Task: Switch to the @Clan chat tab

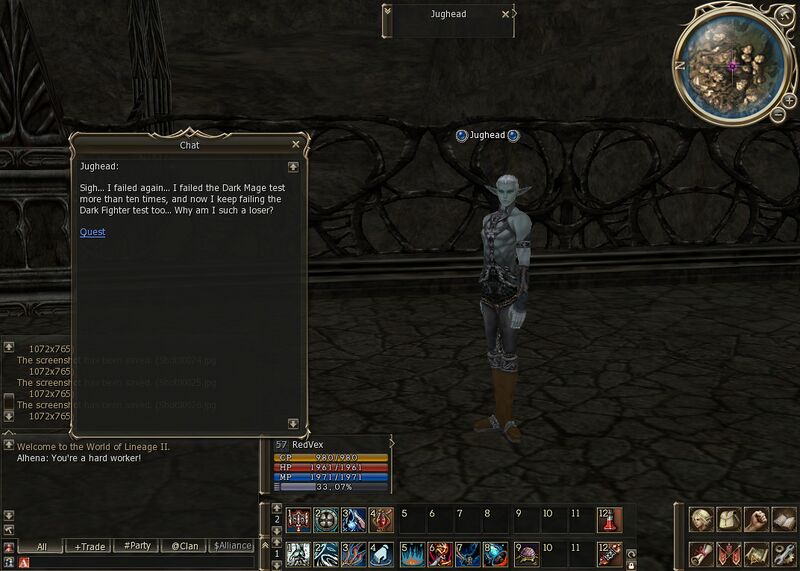Action: (x=183, y=546)
